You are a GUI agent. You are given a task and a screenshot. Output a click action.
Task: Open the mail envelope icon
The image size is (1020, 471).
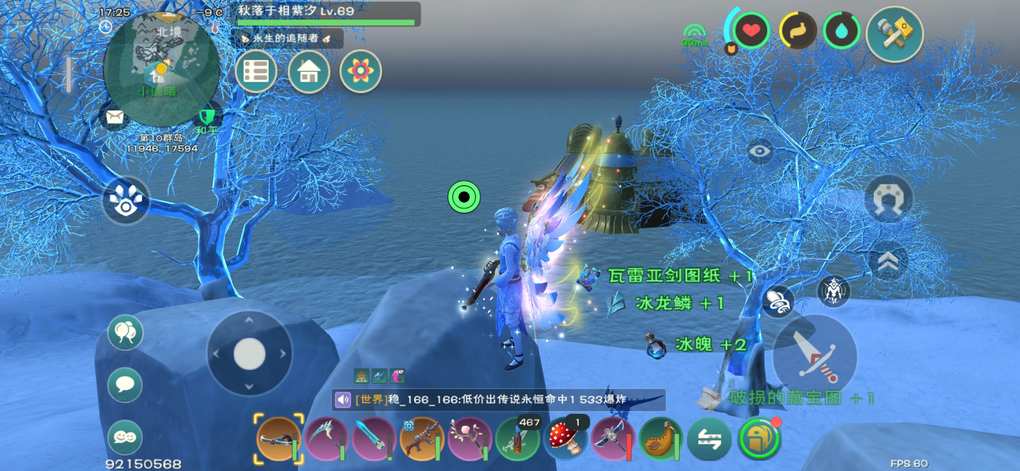pos(114,118)
